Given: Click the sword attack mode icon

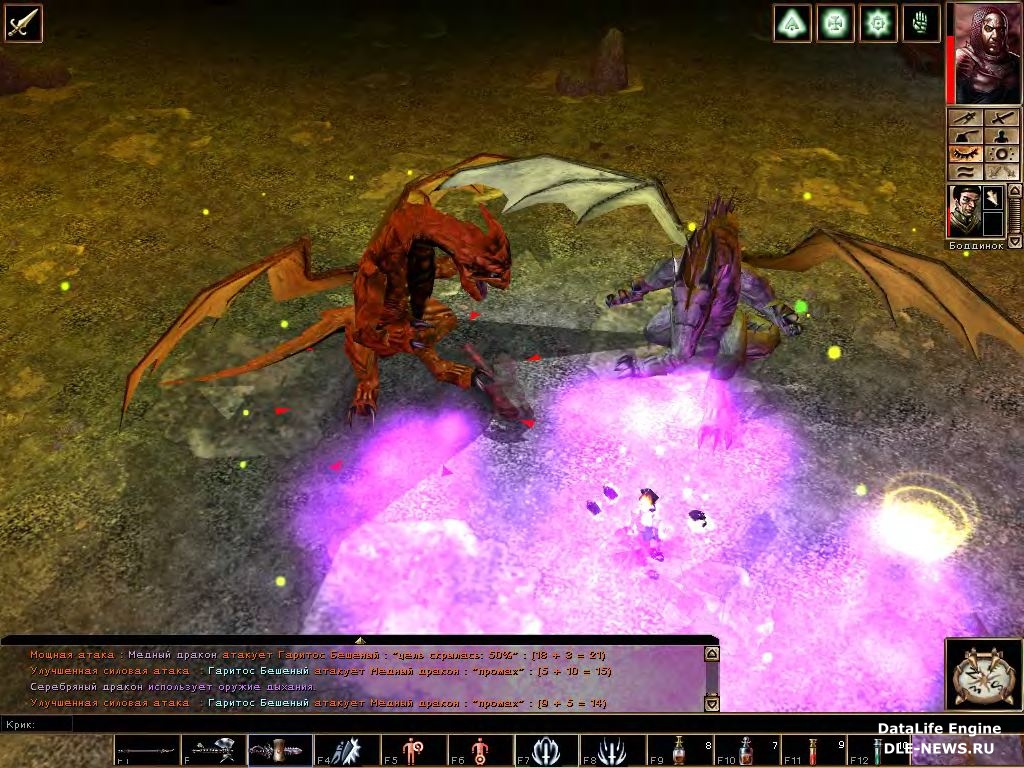Looking at the screenshot, I should click(22, 22).
